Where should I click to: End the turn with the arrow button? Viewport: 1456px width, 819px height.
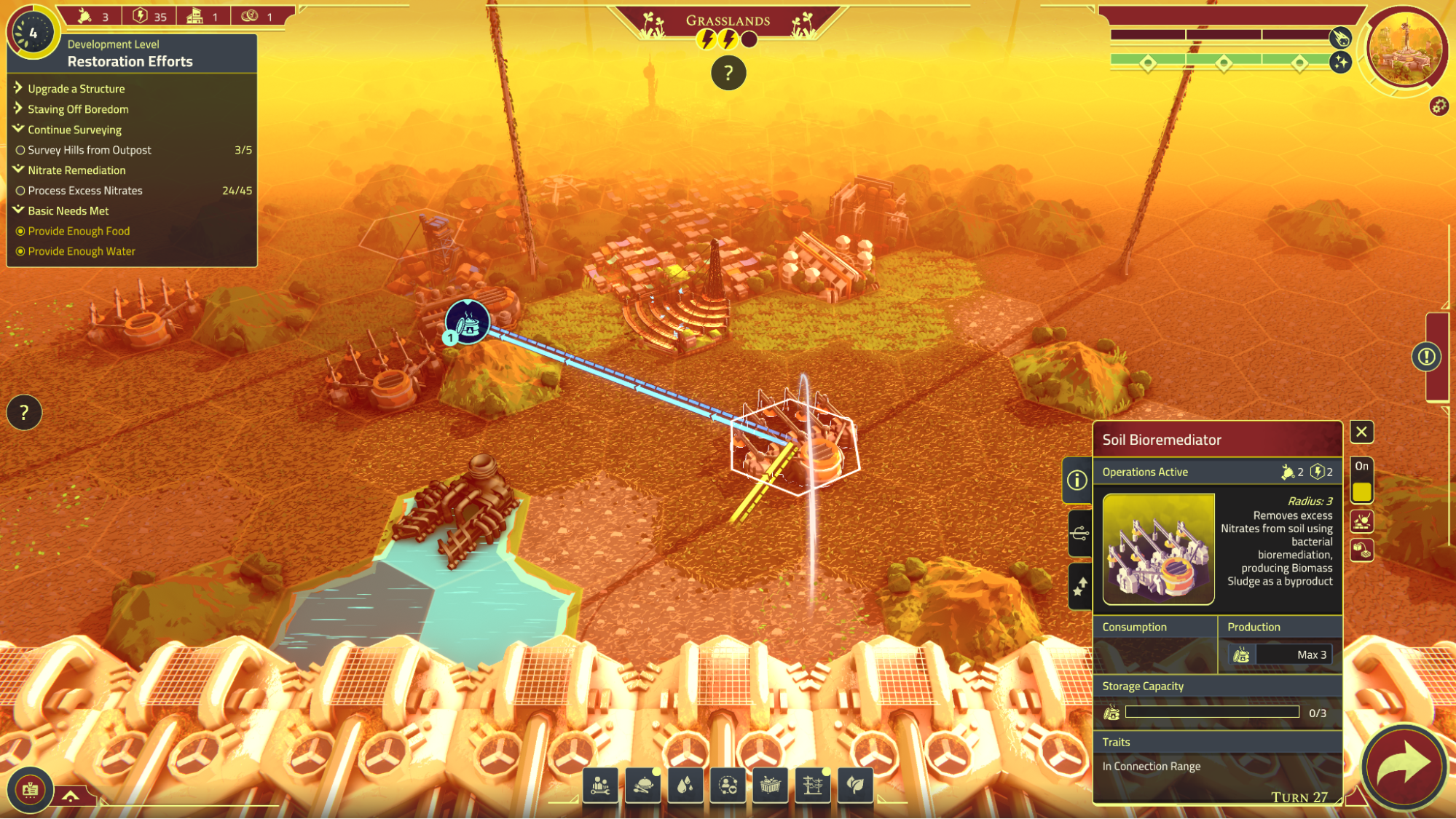point(1404,767)
